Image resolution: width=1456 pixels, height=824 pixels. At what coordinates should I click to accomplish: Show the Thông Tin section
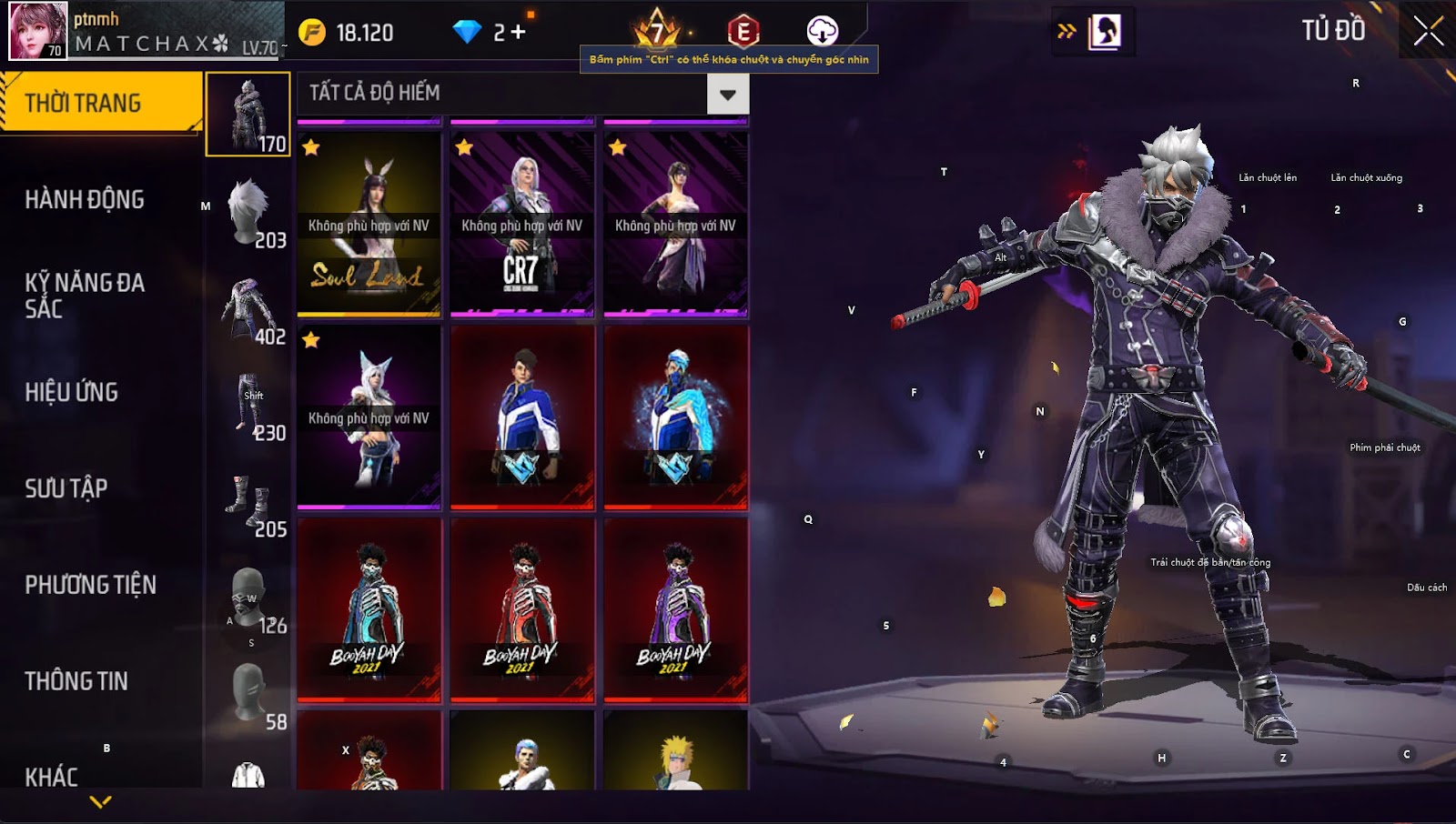coord(76,681)
